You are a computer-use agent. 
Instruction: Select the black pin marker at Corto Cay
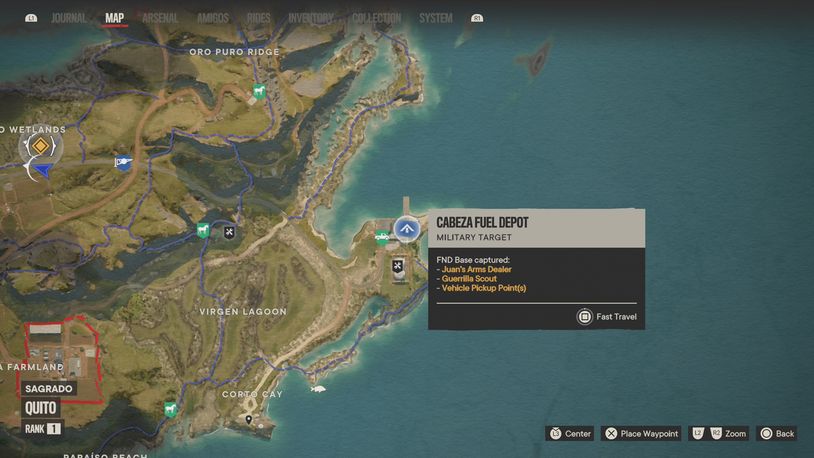coord(248,420)
